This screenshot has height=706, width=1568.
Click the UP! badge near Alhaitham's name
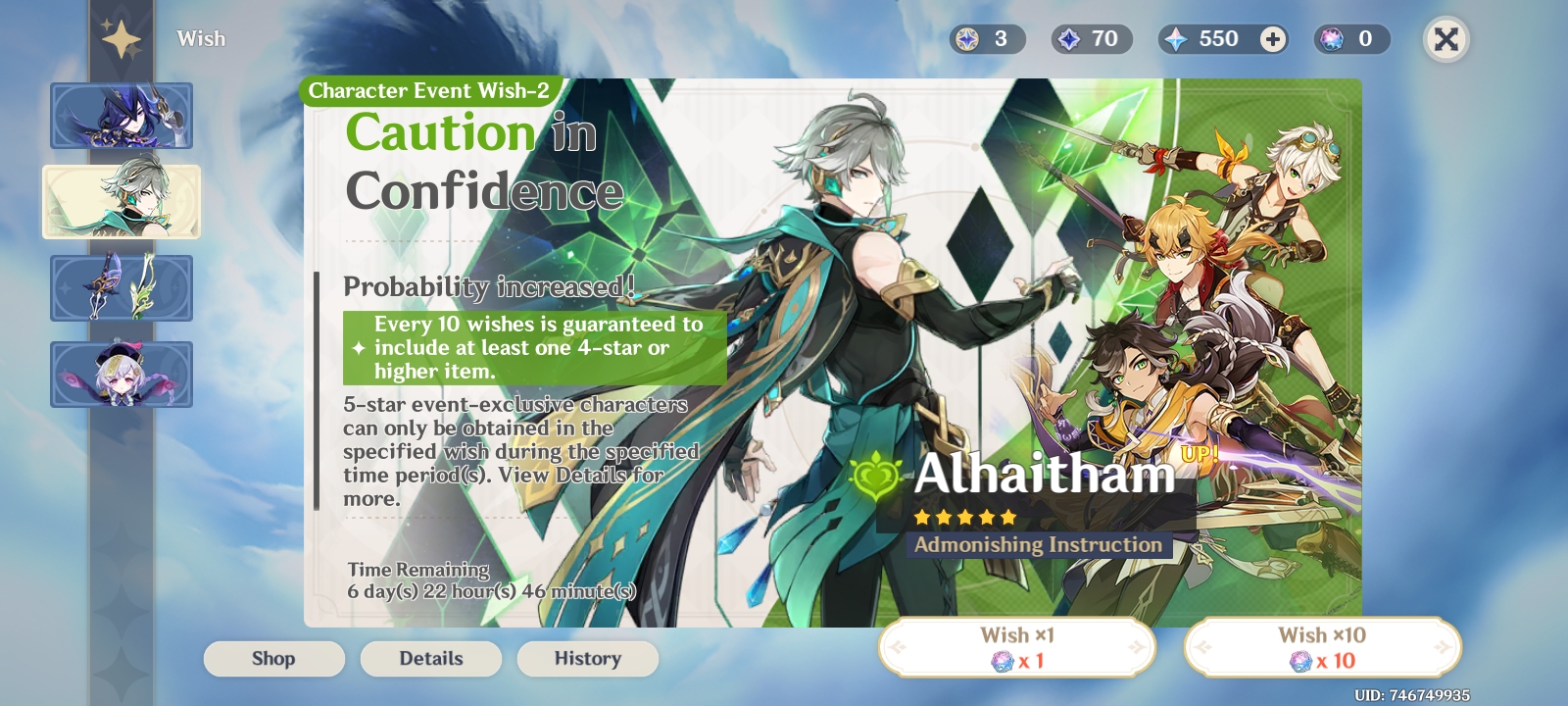pos(1201,453)
